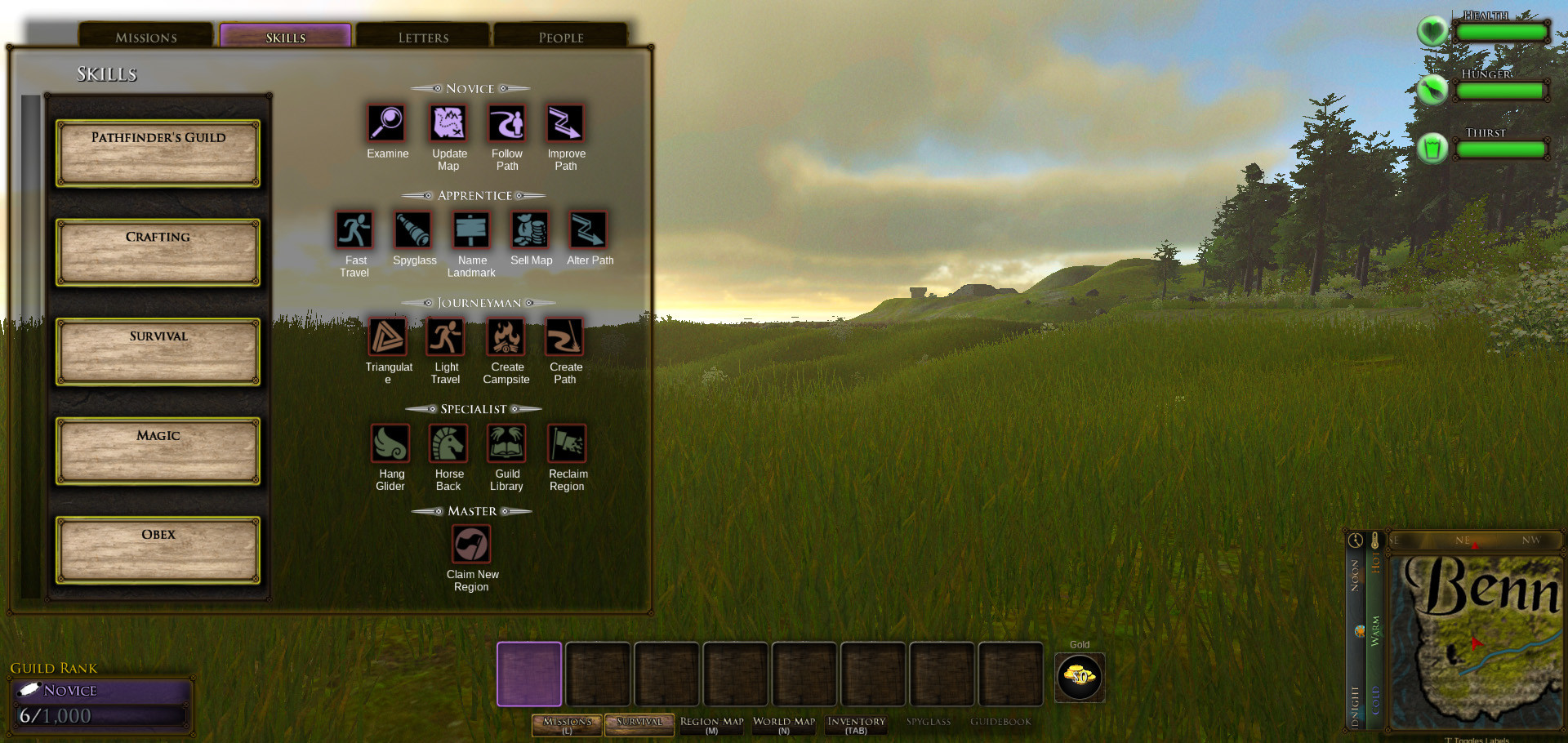Image resolution: width=1568 pixels, height=743 pixels.
Task: Open the Letters tab
Action: pos(423,37)
